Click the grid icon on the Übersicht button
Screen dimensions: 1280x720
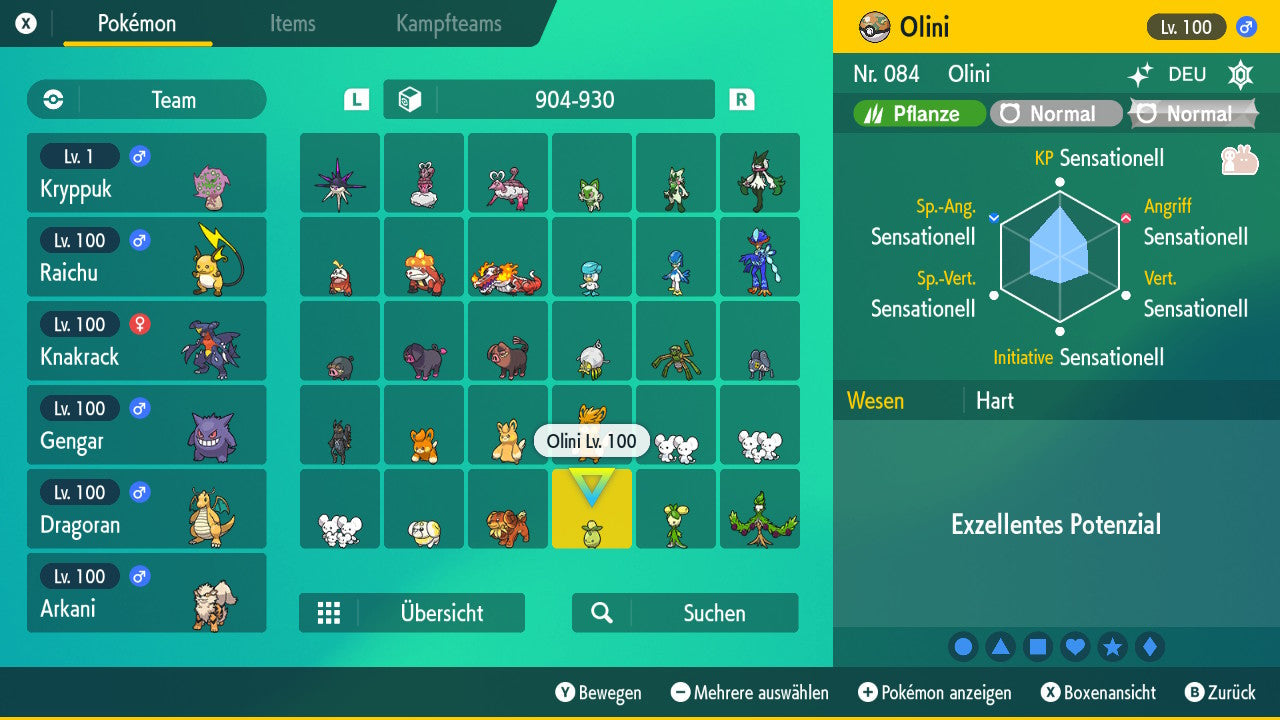click(x=329, y=612)
